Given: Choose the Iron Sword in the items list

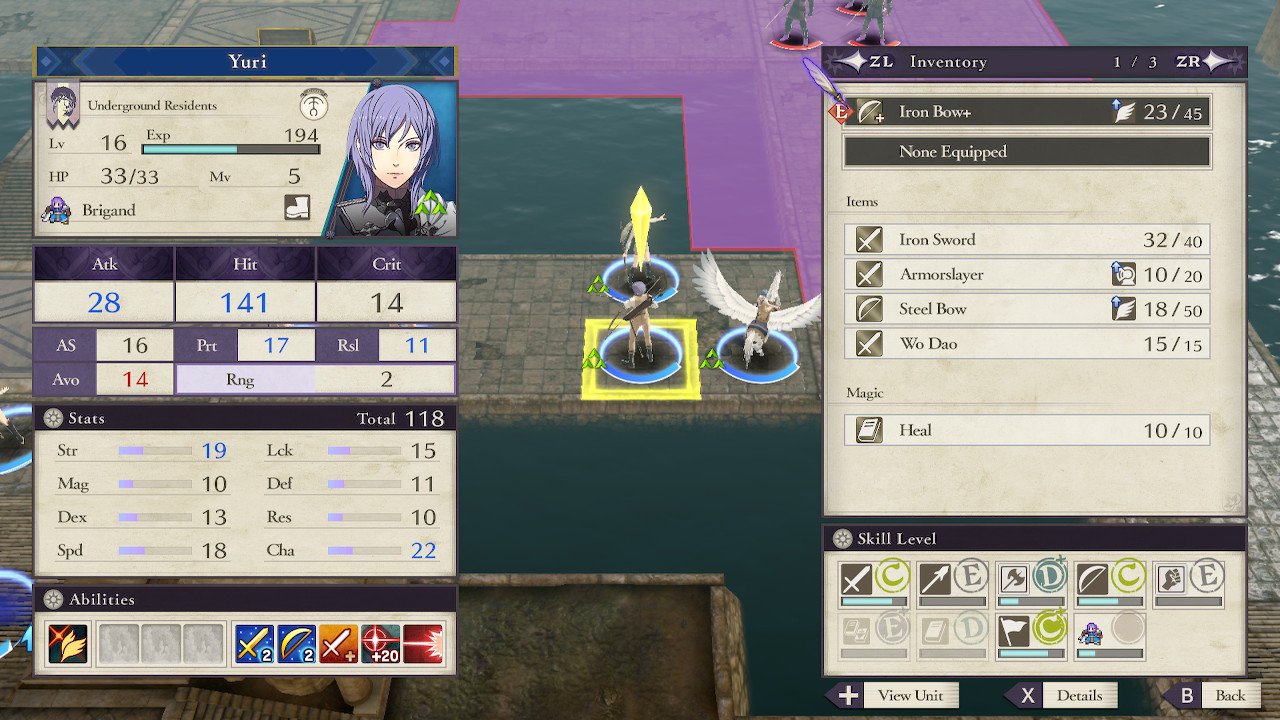Looking at the screenshot, I should coord(1027,240).
